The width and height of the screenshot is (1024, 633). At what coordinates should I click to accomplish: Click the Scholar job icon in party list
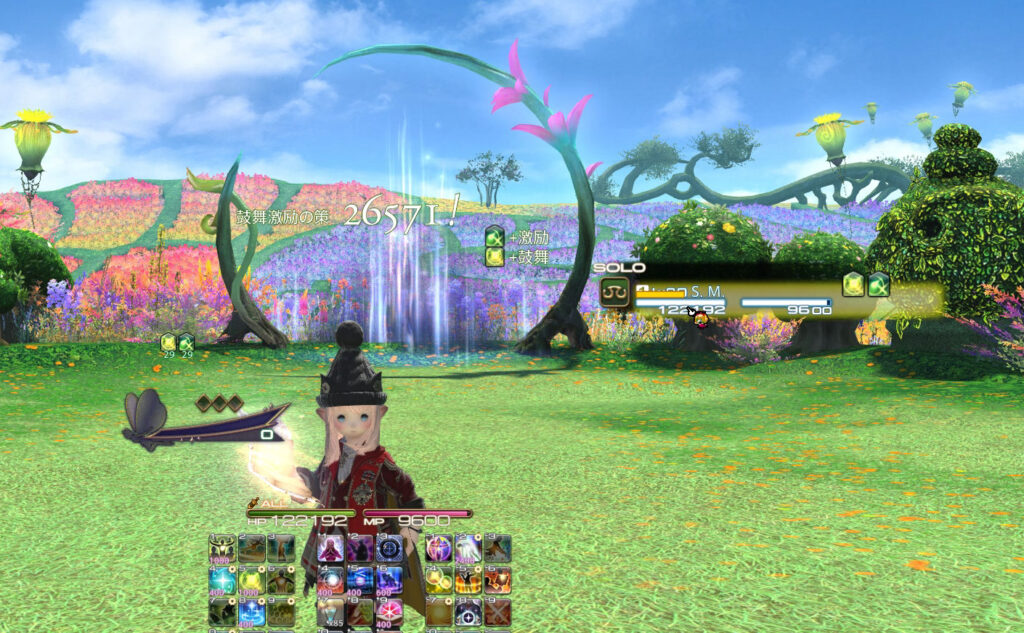tap(614, 292)
